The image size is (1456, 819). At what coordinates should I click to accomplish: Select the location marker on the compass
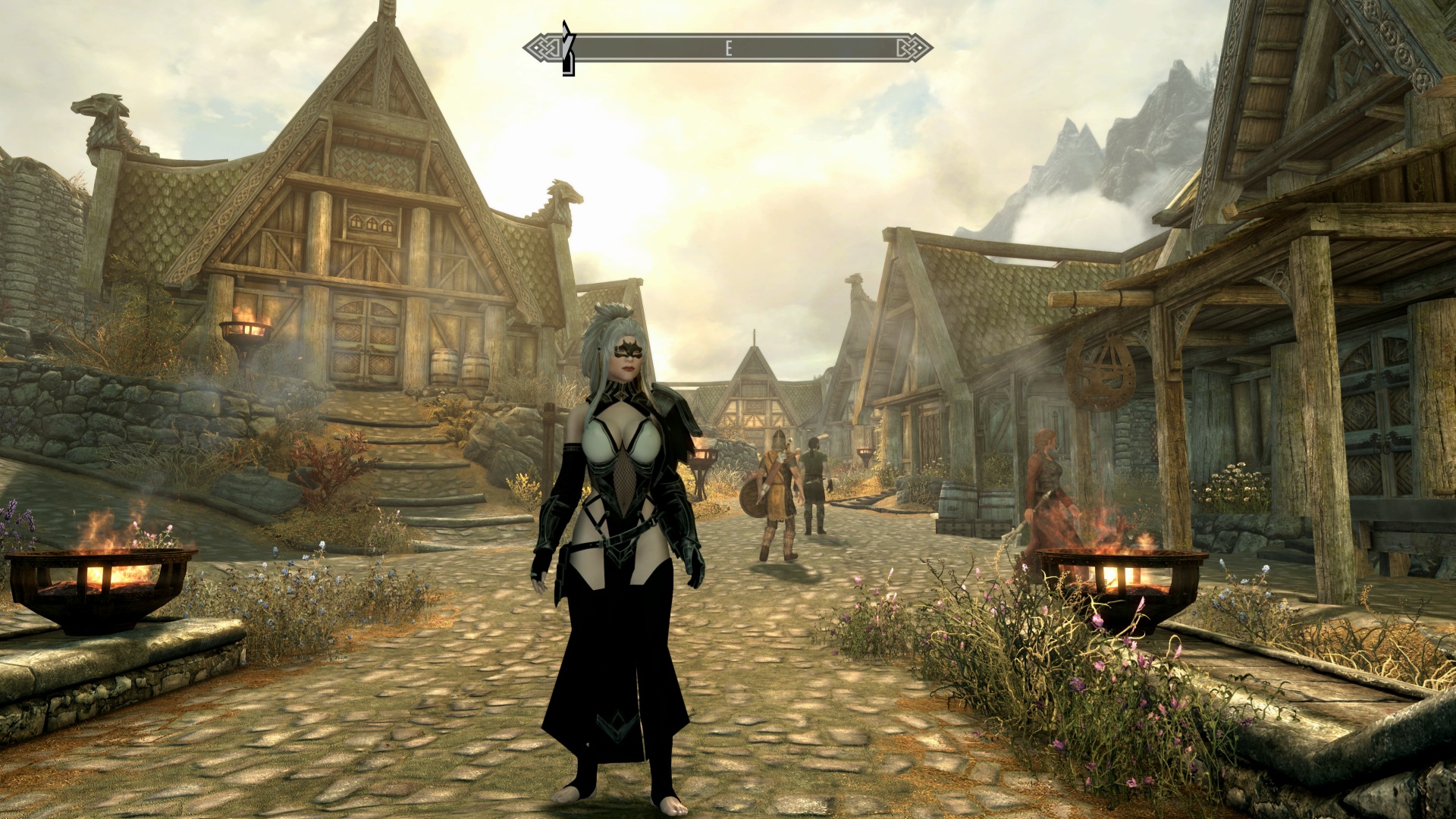(567, 49)
